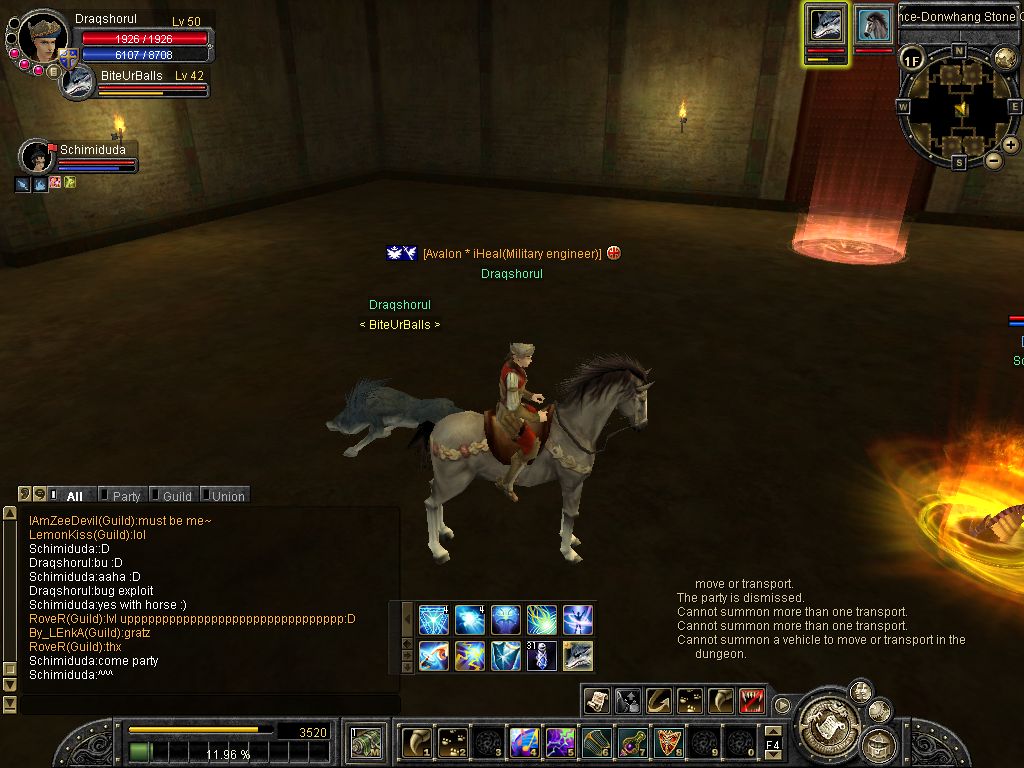Activate the potion flask in slot 7
Viewport: 1024px width, 768px height.
pos(632,742)
